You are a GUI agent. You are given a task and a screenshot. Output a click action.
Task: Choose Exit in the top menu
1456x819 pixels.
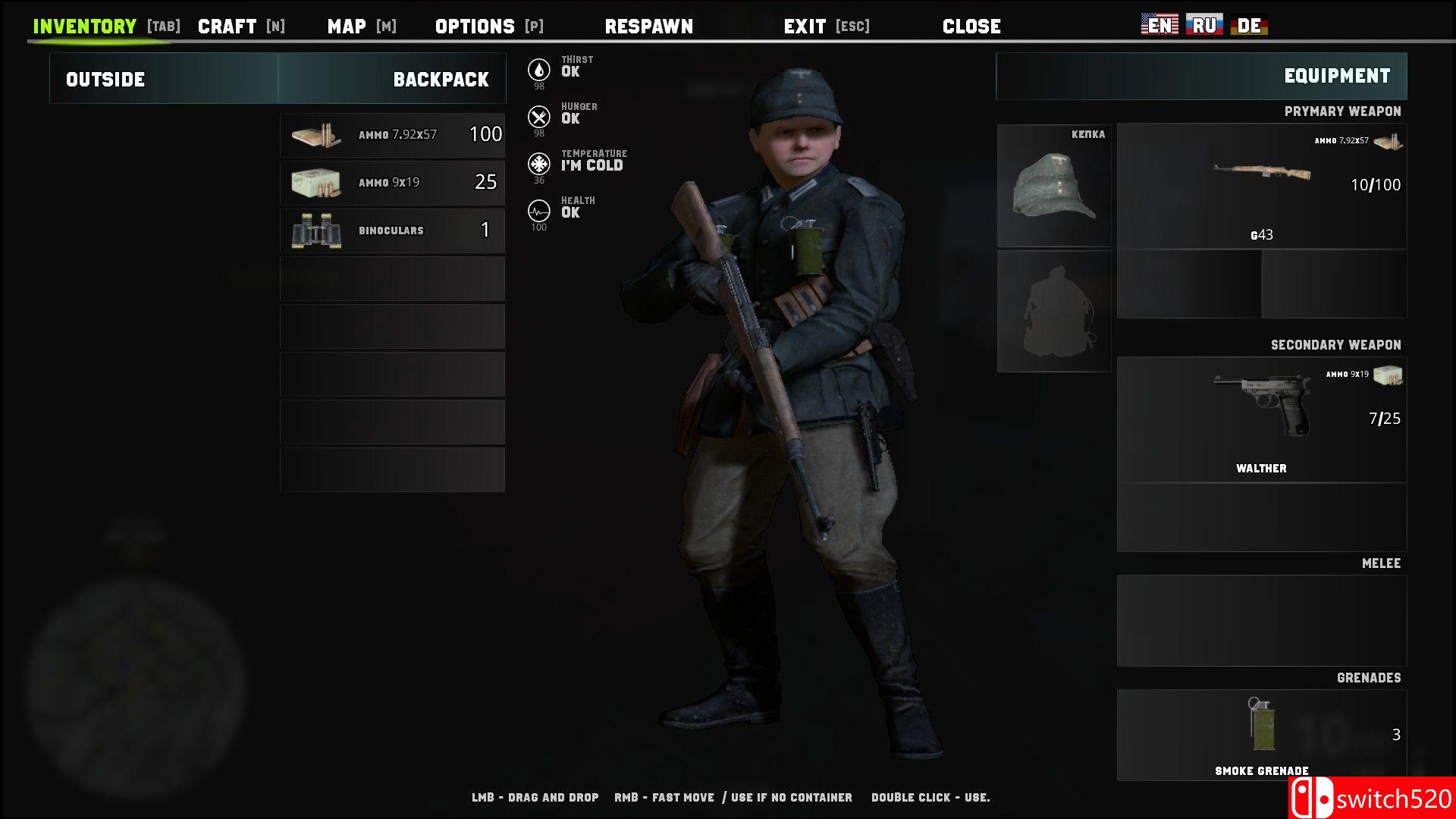(x=805, y=27)
